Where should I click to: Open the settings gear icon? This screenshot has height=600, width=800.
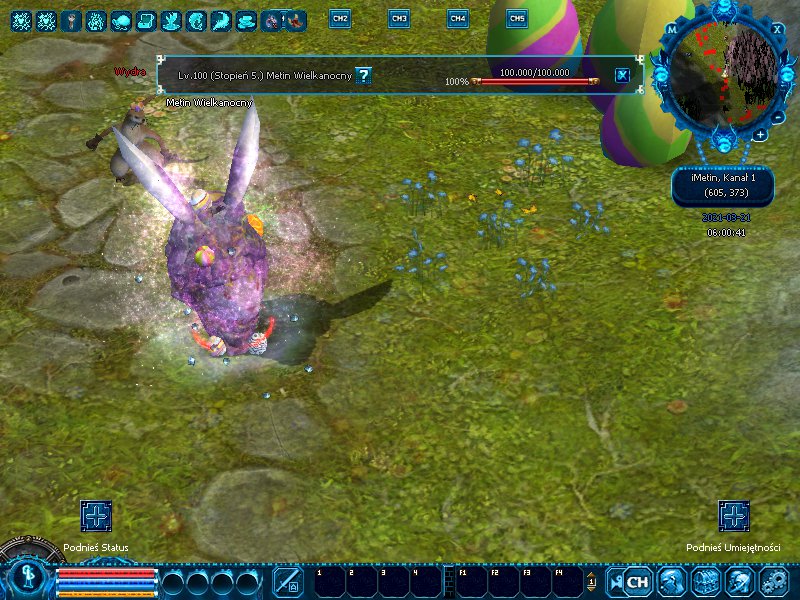pos(774,581)
